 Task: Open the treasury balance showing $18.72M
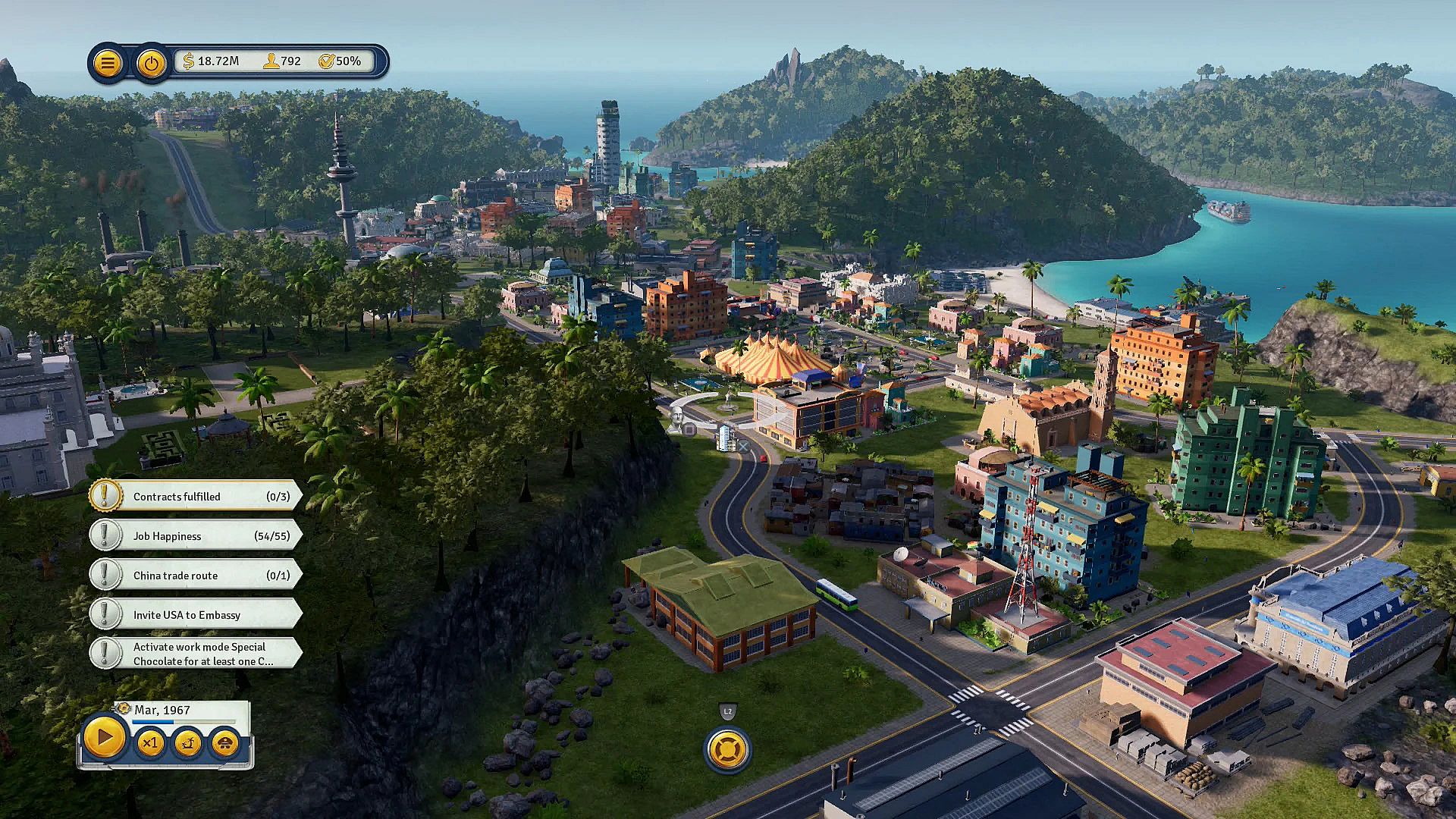(212, 61)
